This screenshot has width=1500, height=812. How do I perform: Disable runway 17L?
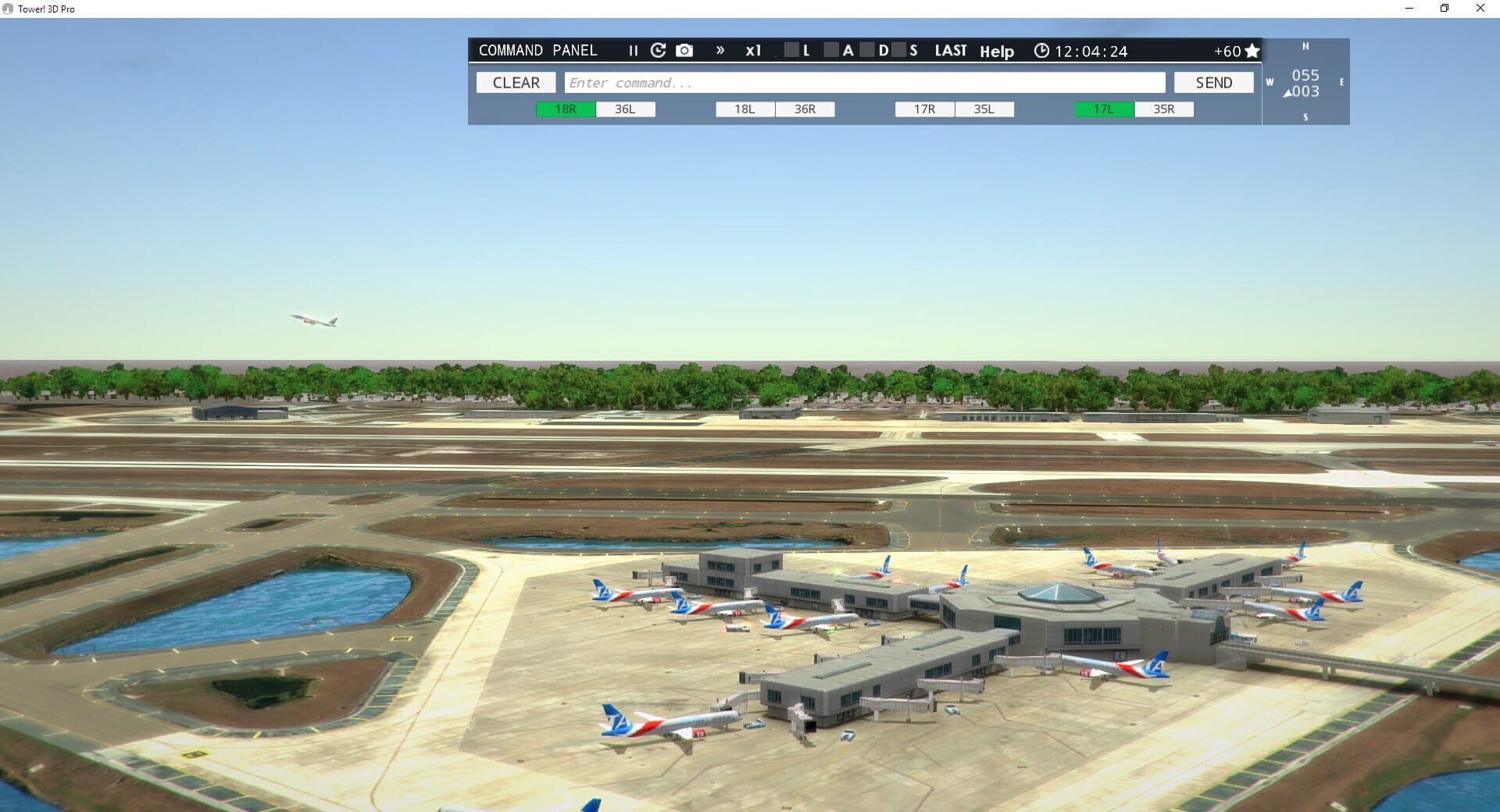1102,109
